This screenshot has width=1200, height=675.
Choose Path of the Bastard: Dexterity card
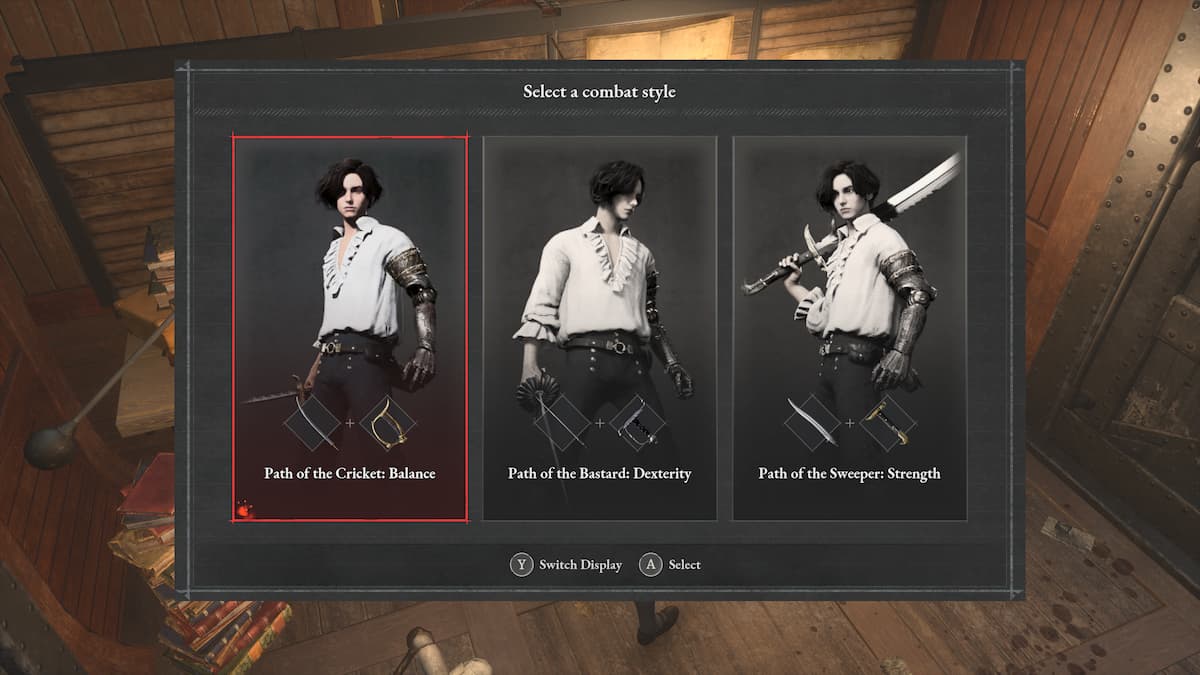coord(600,328)
